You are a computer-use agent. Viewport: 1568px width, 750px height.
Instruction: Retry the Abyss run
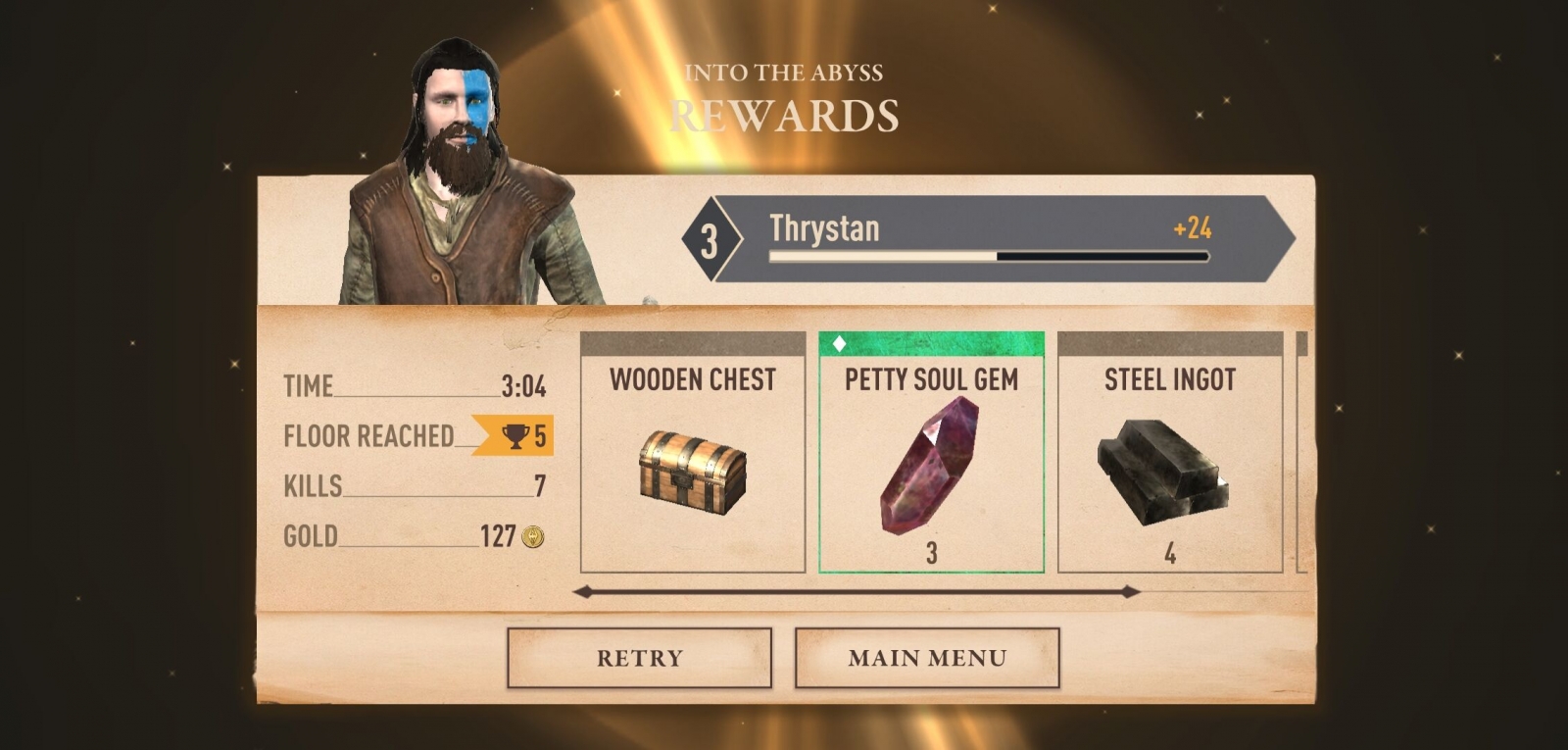(639, 658)
